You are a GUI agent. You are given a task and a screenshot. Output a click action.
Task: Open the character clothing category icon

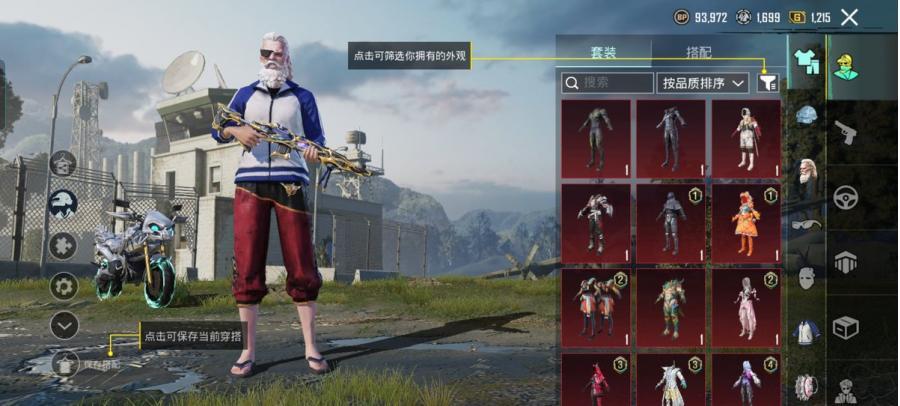coord(846,65)
